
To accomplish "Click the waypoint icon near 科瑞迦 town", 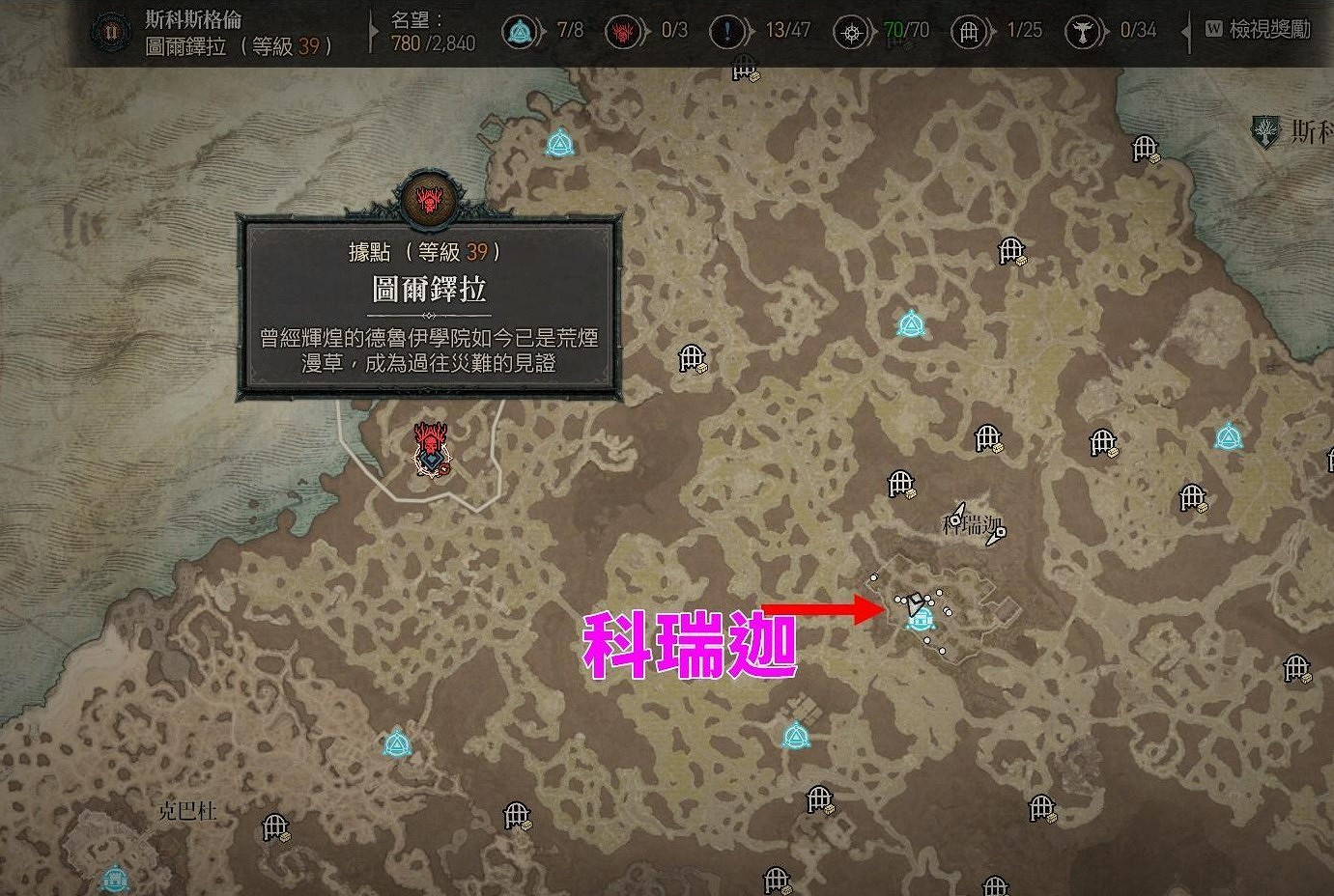I will click(920, 622).
